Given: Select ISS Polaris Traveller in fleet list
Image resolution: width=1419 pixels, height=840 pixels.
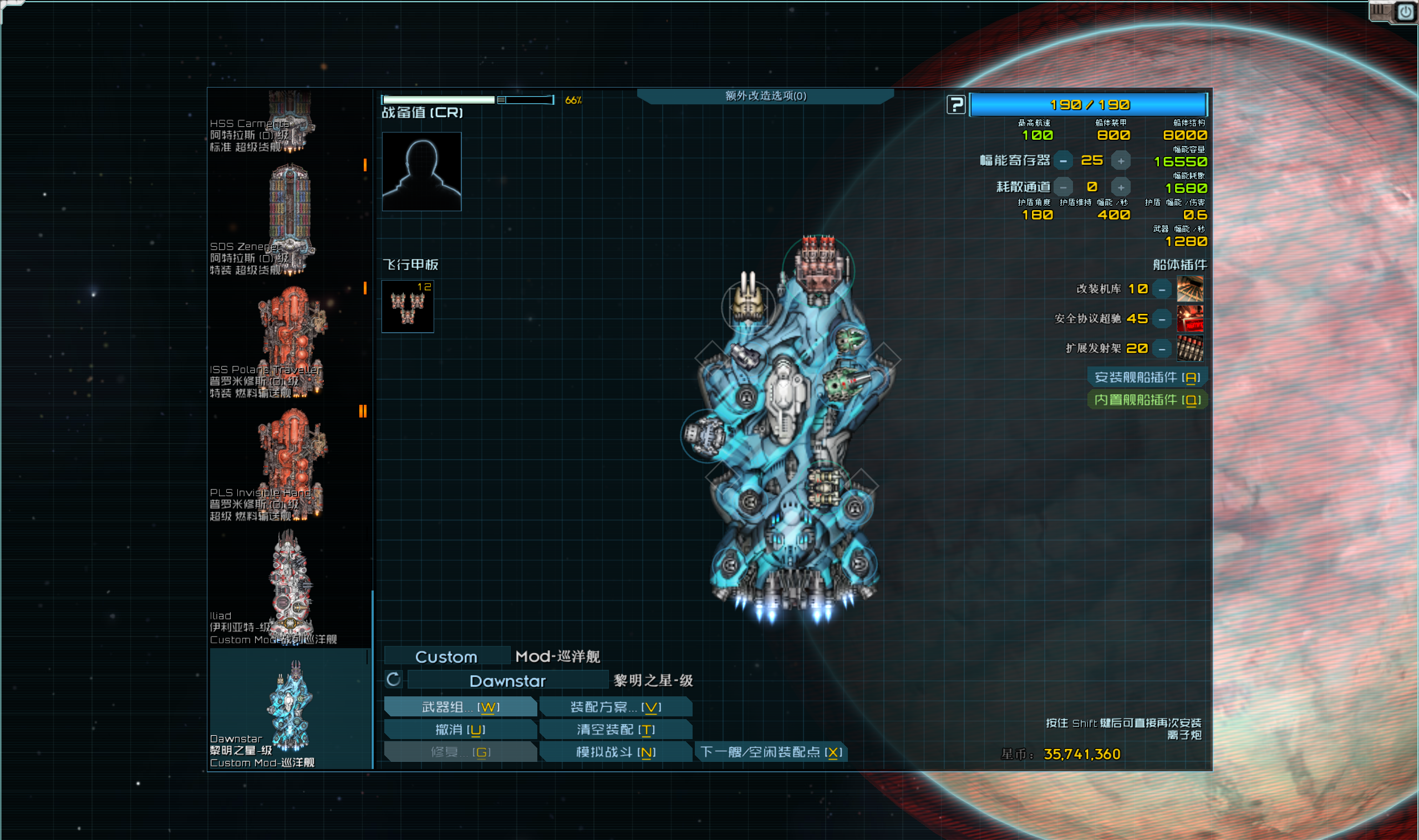Looking at the screenshot, I should (289, 342).
